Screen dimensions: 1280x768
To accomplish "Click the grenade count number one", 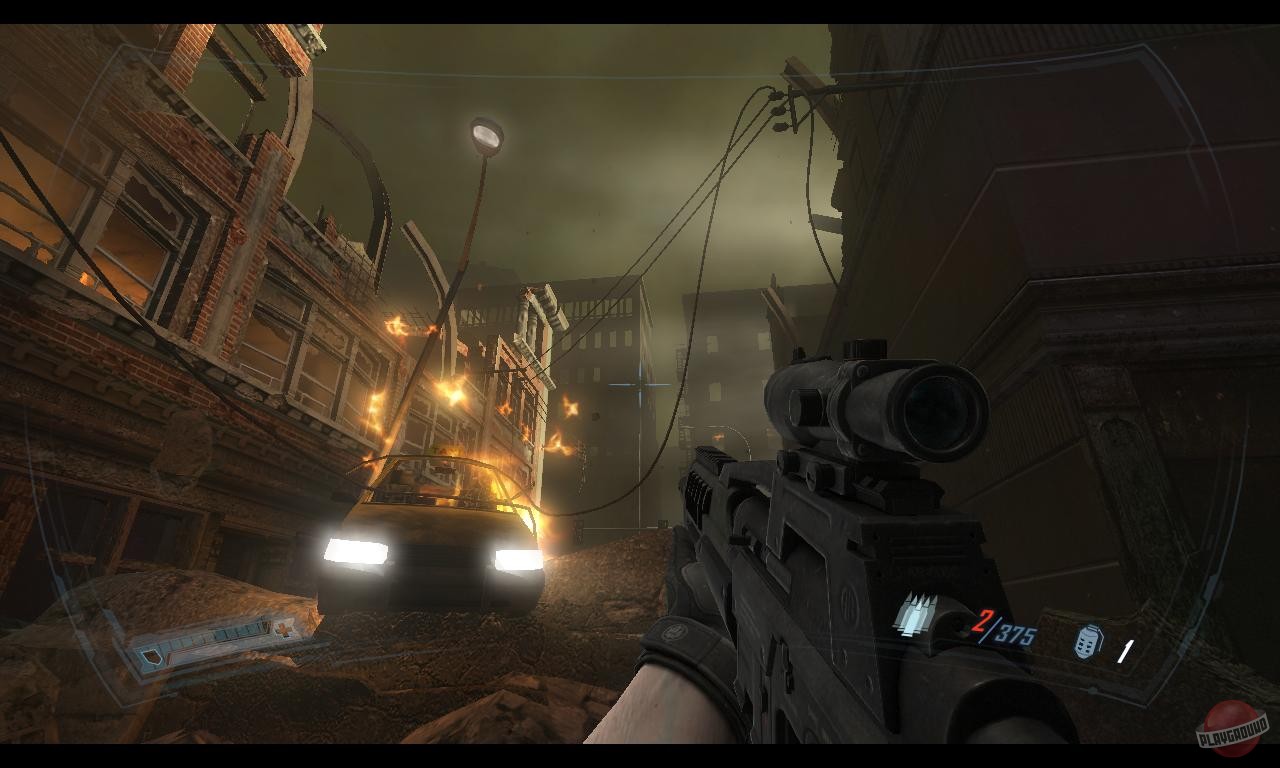I will pyautogui.click(x=1126, y=650).
